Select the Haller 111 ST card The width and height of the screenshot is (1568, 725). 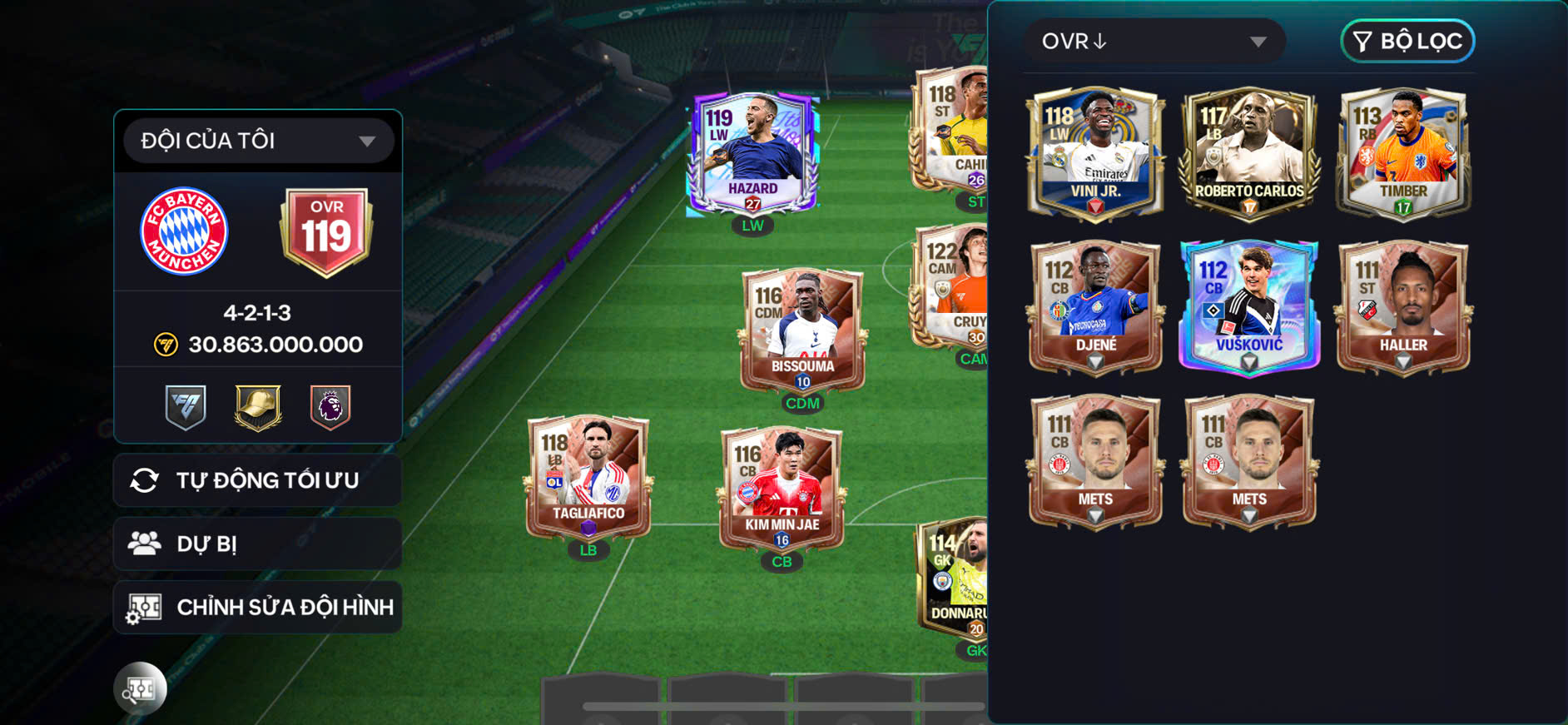(x=1403, y=307)
